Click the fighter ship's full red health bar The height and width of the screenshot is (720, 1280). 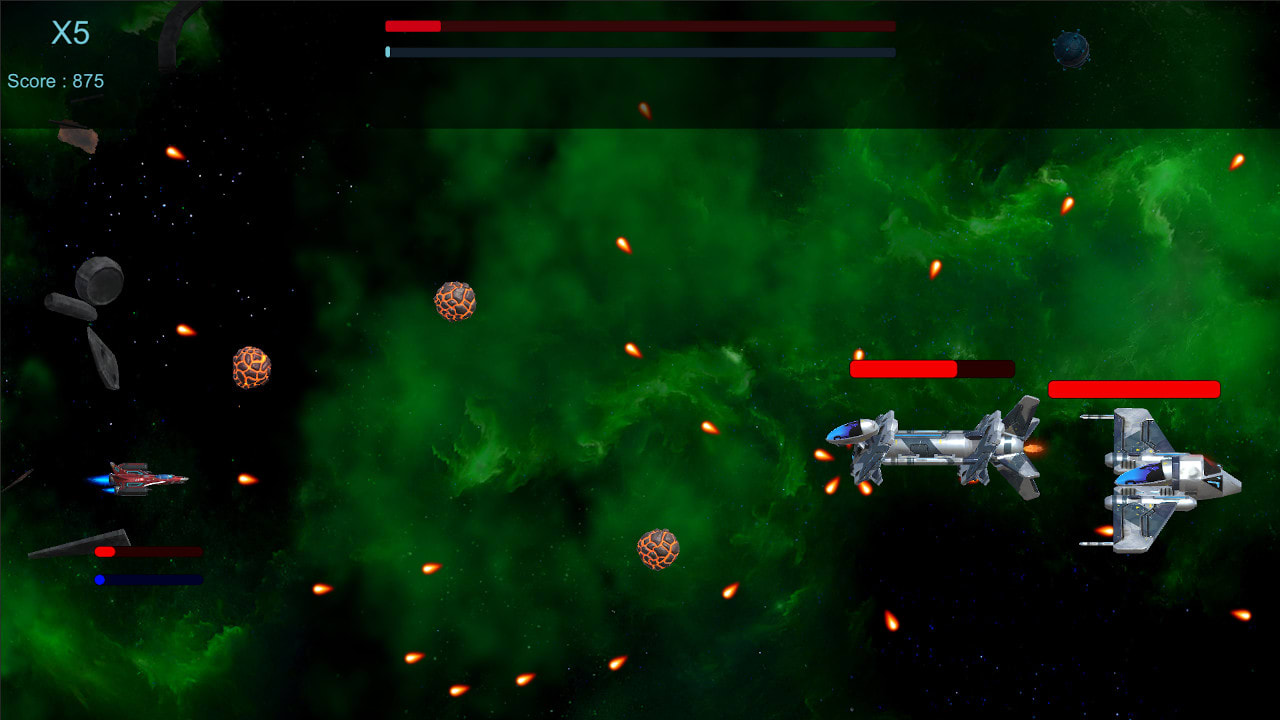[1134, 388]
